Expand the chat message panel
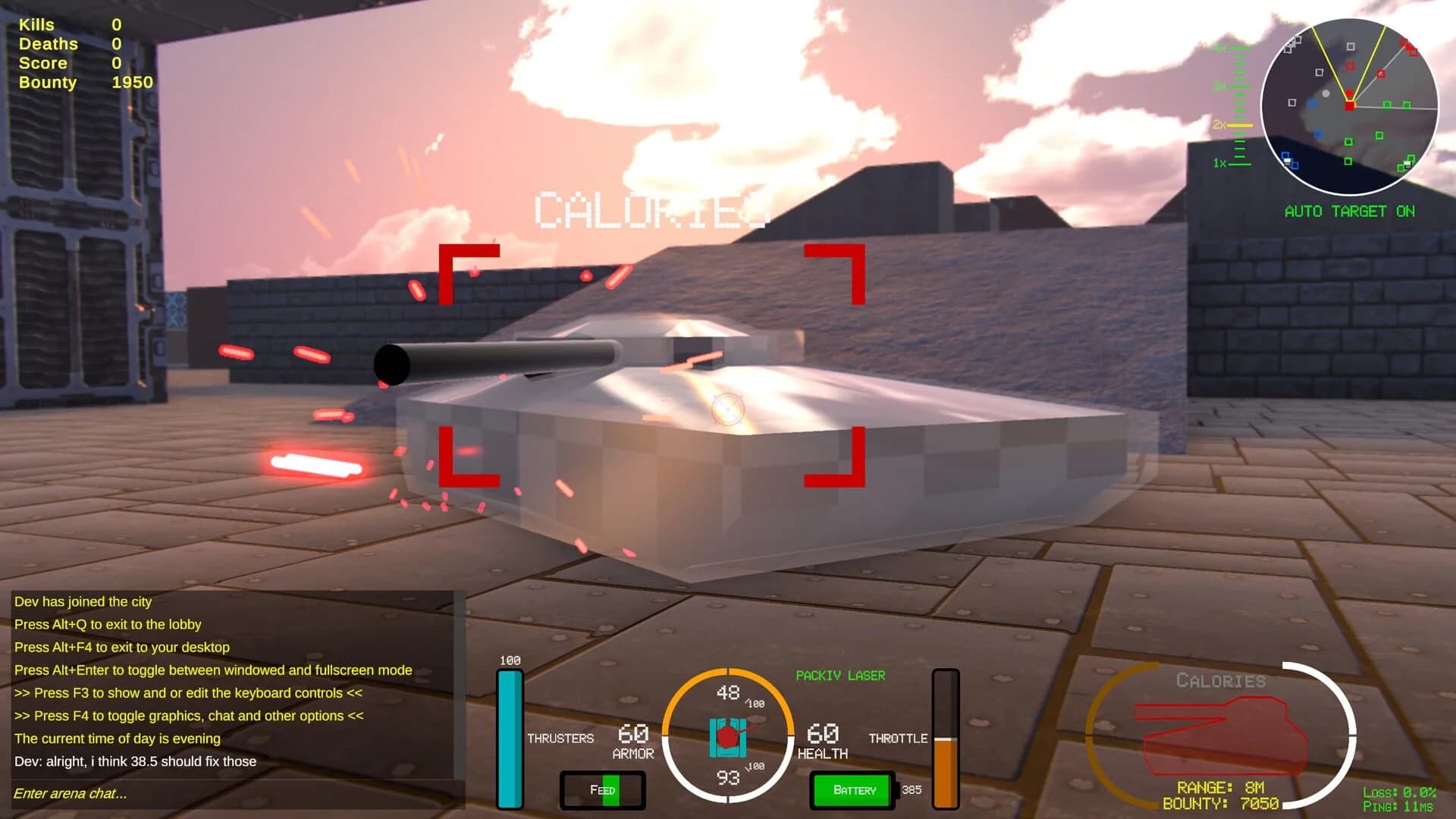Screen dimensions: 1456x819 click(227, 682)
